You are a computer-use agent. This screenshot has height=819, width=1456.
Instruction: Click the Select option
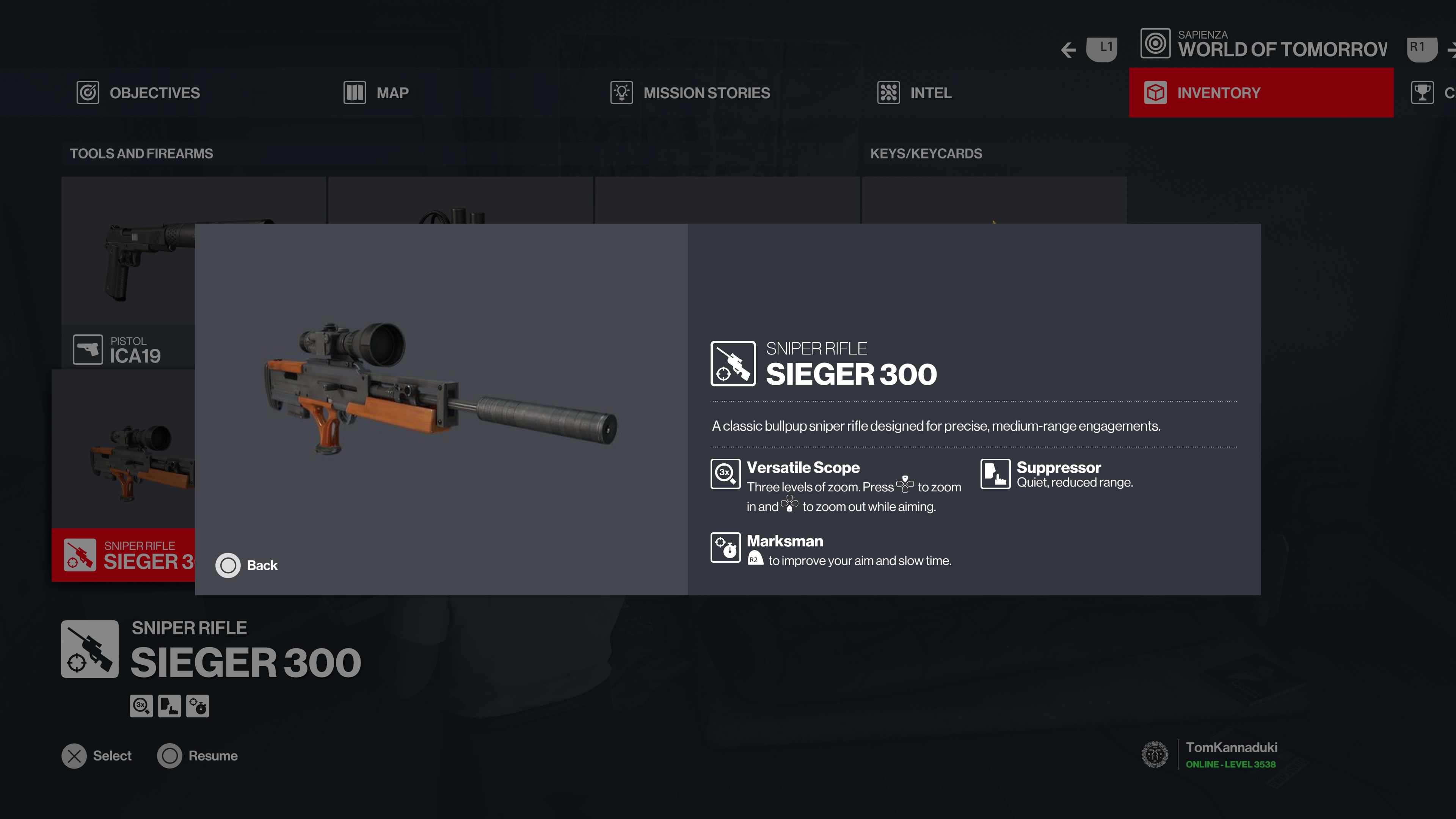[97, 756]
